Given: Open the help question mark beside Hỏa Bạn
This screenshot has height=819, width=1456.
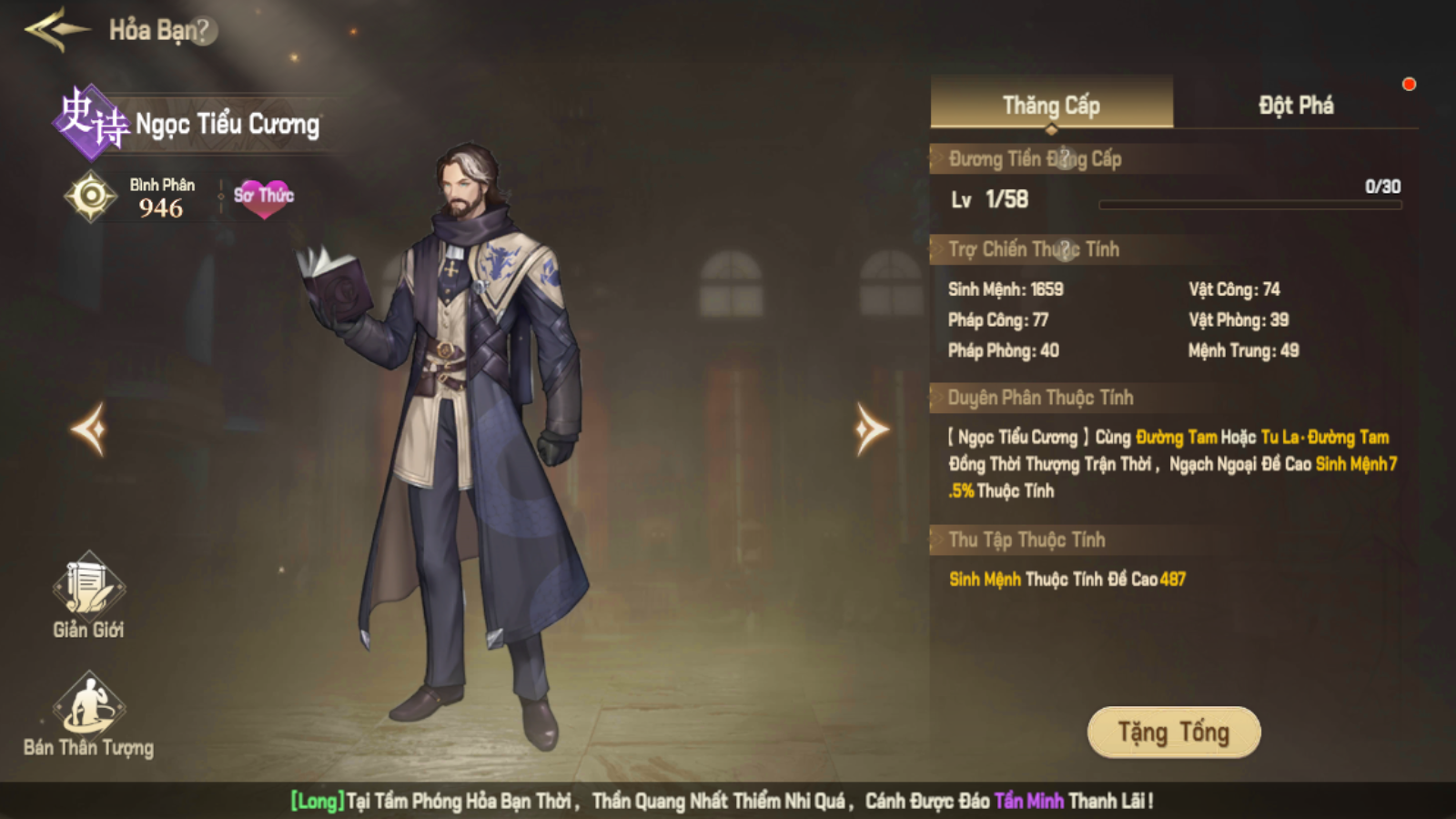Looking at the screenshot, I should pos(204,31).
